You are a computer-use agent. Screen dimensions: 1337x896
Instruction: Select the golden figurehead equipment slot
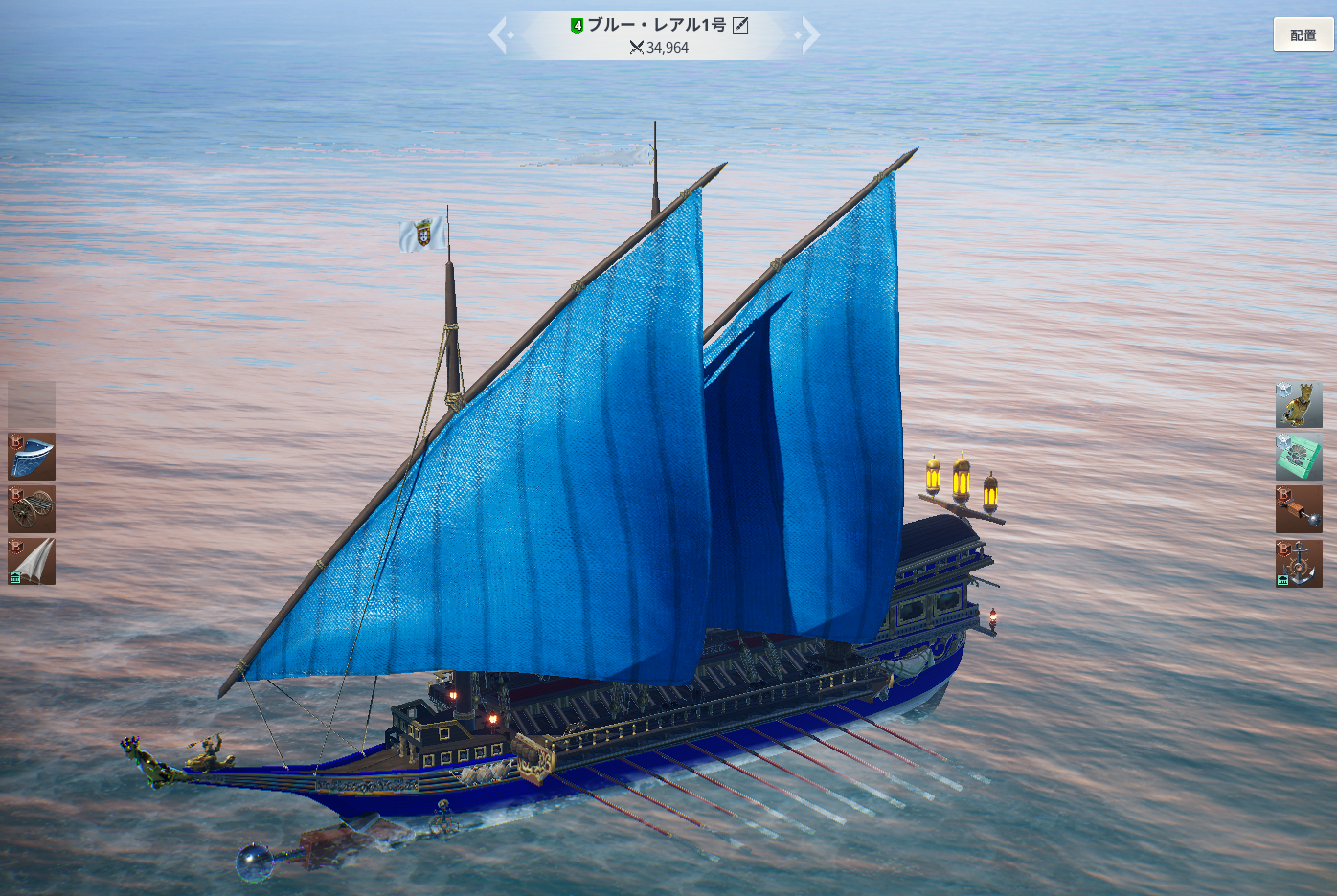pyautogui.click(x=1298, y=404)
